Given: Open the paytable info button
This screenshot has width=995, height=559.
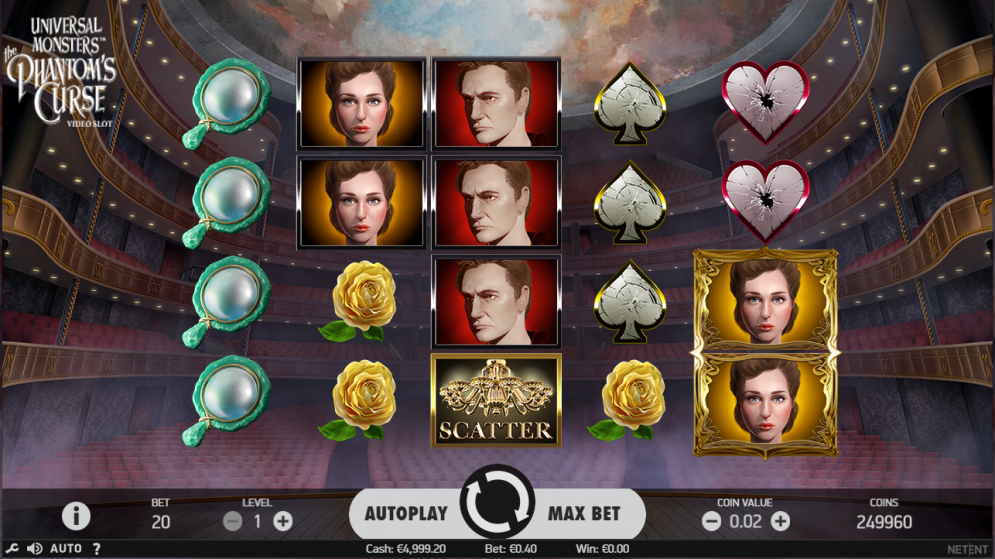Looking at the screenshot, I should point(76,515).
